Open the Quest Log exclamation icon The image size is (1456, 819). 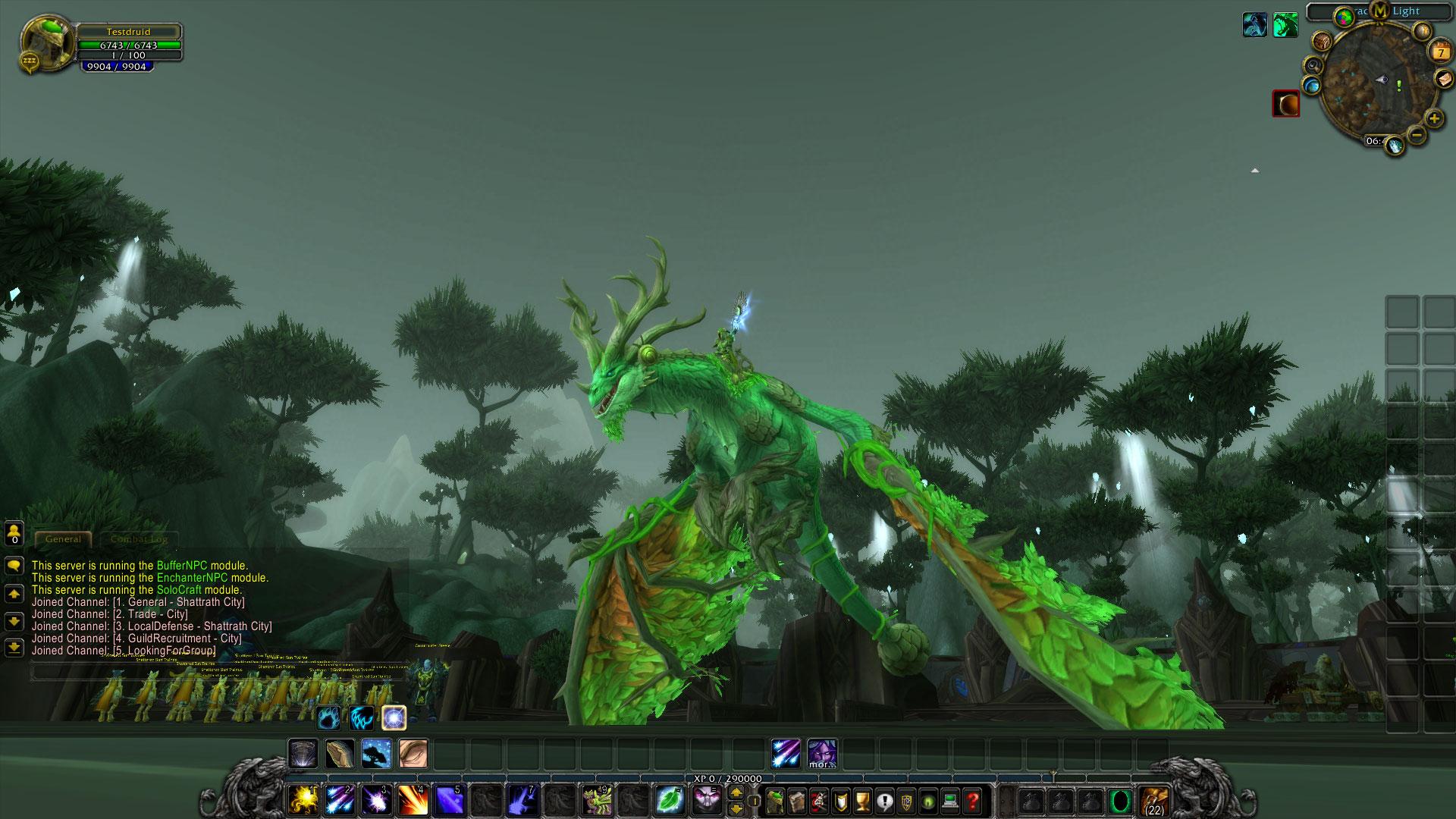(x=883, y=800)
